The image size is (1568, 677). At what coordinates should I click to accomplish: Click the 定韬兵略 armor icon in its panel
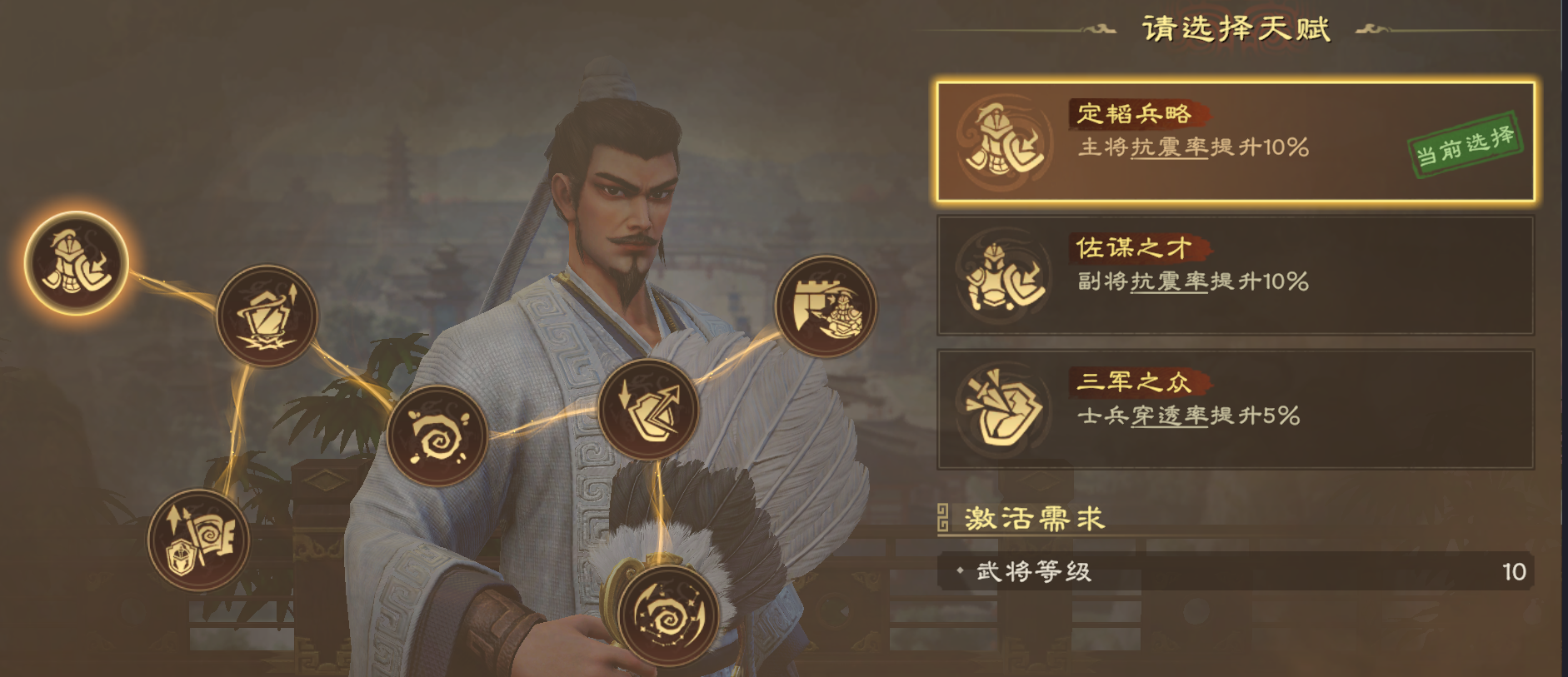coord(1003,142)
